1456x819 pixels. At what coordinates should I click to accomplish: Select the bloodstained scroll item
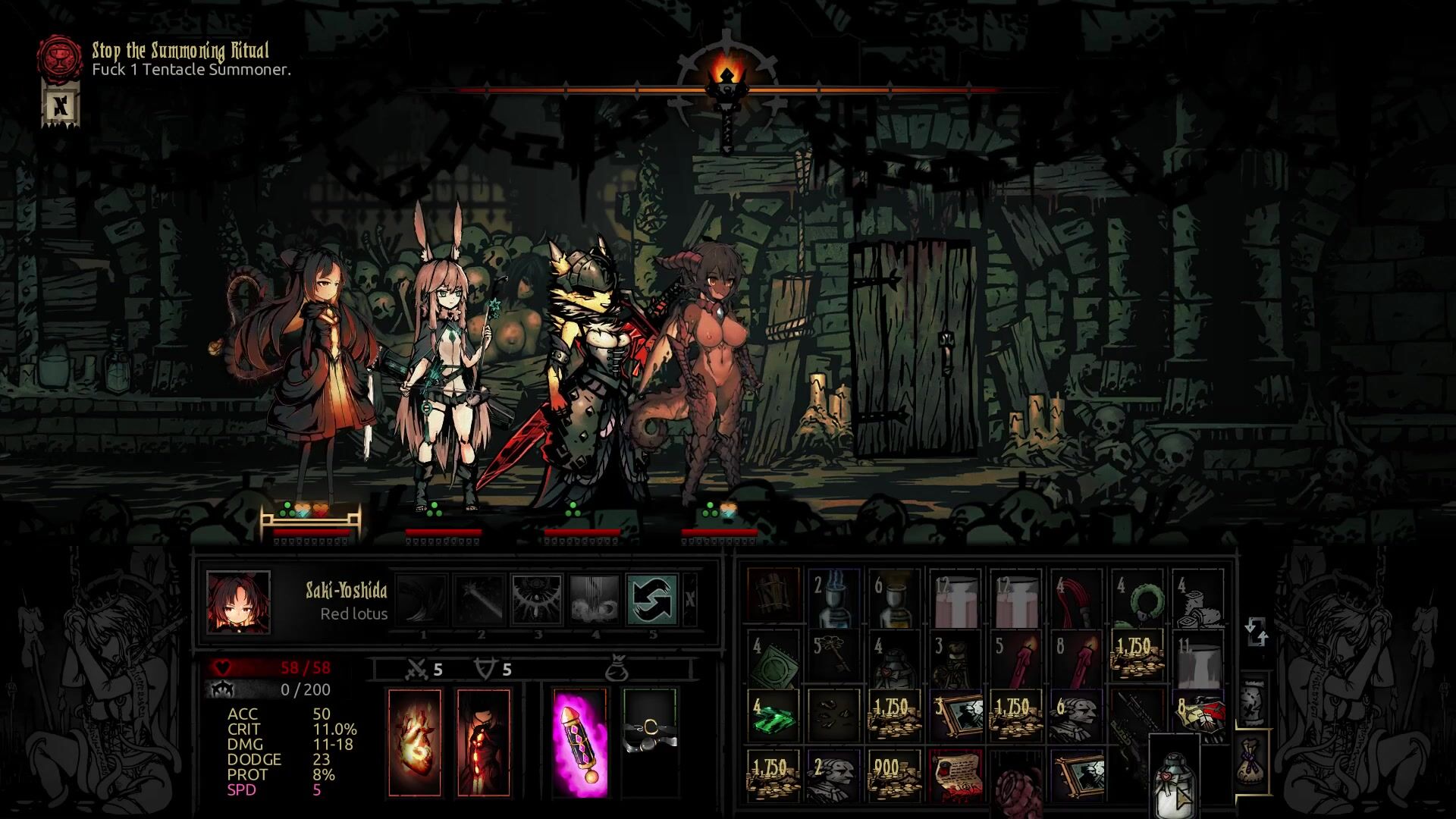pyautogui.click(x=955, y=773)
